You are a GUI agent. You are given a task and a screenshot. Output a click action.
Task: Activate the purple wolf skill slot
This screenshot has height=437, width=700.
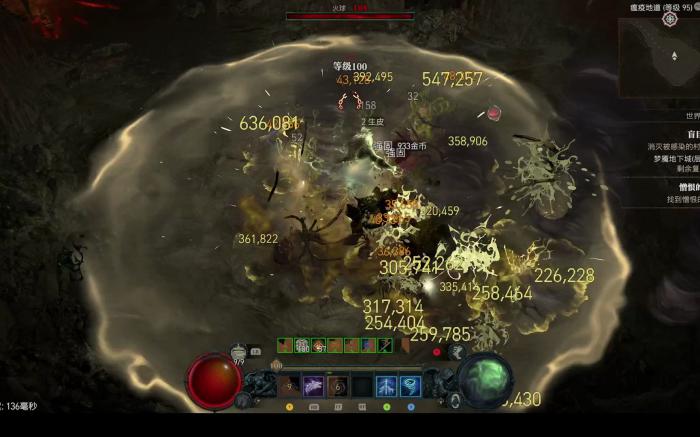[313, 385]
